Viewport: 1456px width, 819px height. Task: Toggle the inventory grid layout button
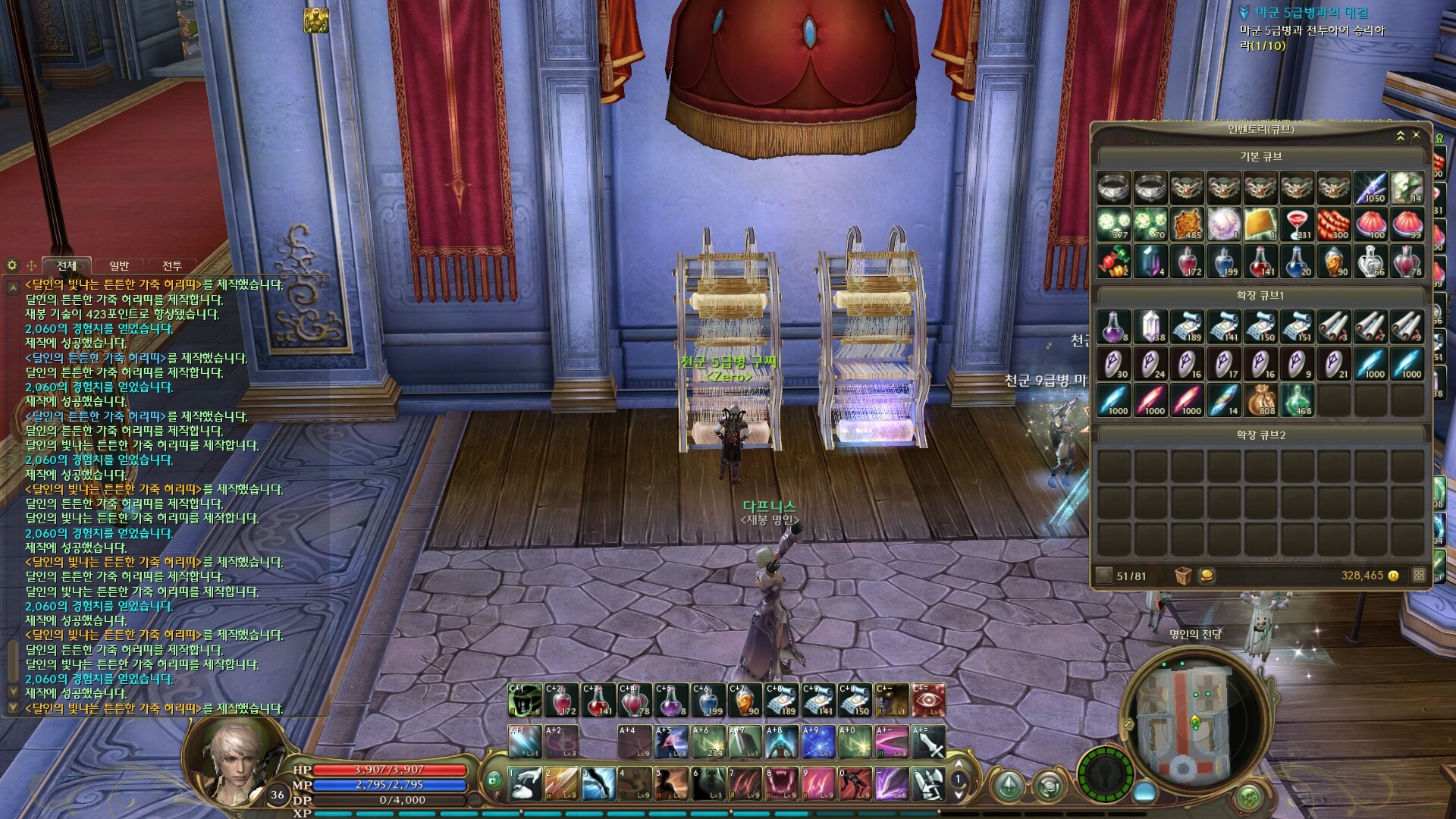(x=1419, y=576)
